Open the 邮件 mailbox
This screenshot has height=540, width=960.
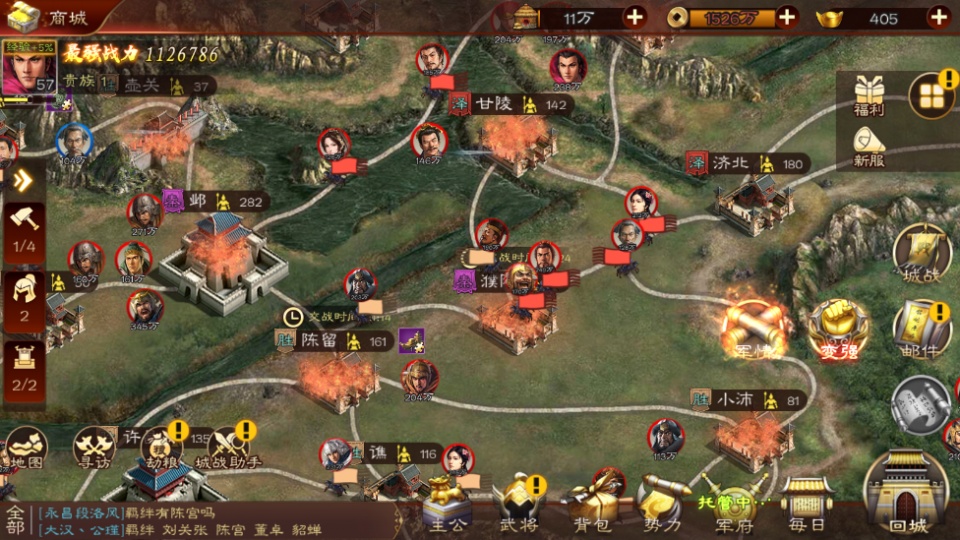click(921, 328)
